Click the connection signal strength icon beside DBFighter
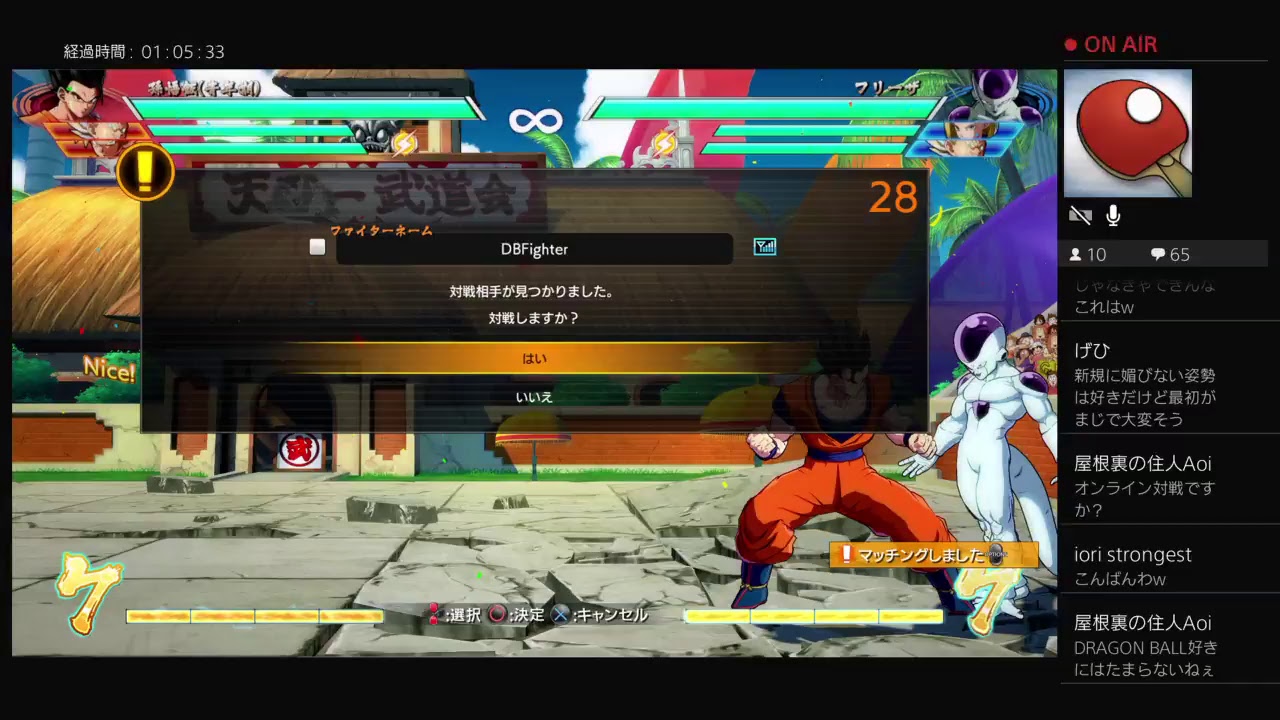This screenshot has height=720, width=1280. (x=765, y=247)
